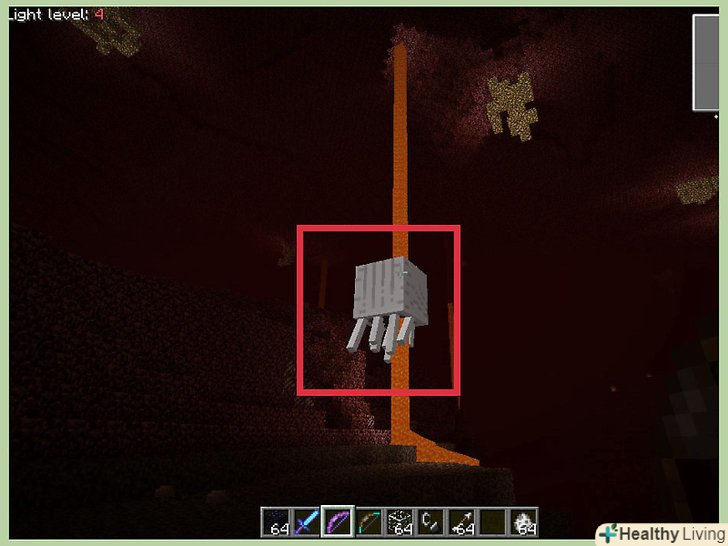Select the enchanted diamond sword slot
Image resolution: width=728 pixels, height=546 pixels.
(x=307, y=522)
